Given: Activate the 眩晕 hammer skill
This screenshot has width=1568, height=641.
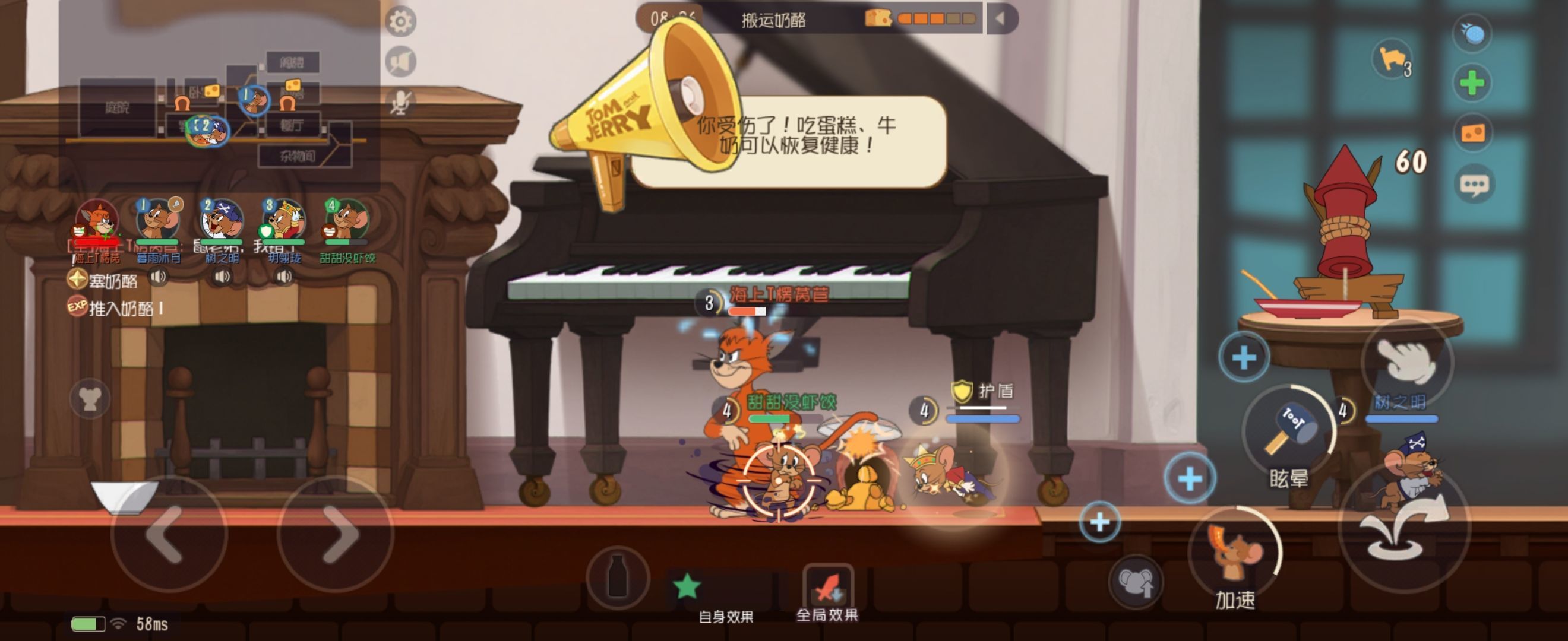Looking at the screenshot, I should 1288,432.
